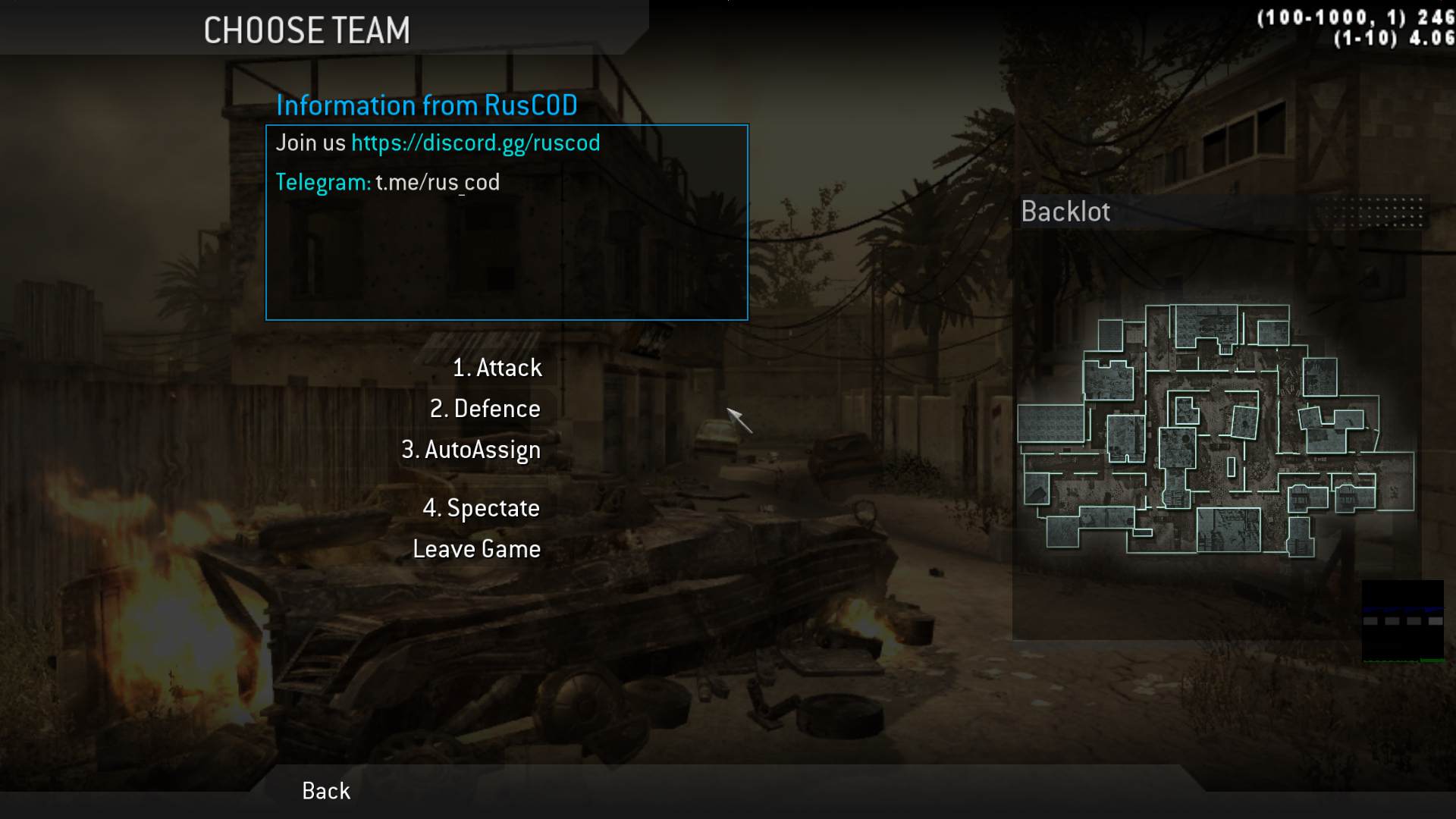Select the Defence team option
Viewport: 1456px width, 819px height.
pos(485,409)
